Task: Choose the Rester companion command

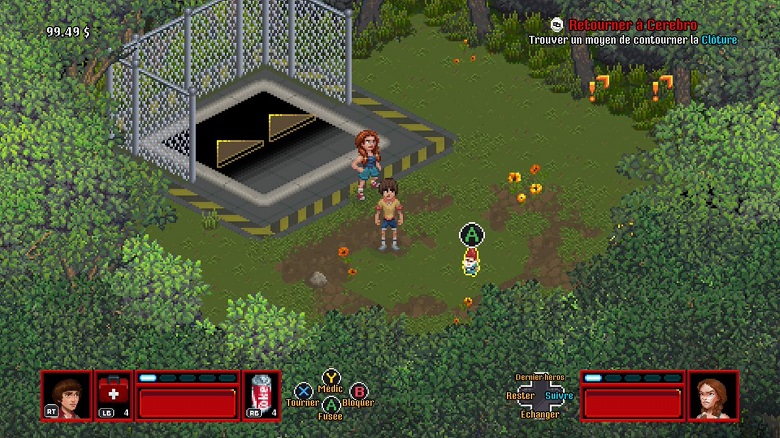Action: click(520, 396)
